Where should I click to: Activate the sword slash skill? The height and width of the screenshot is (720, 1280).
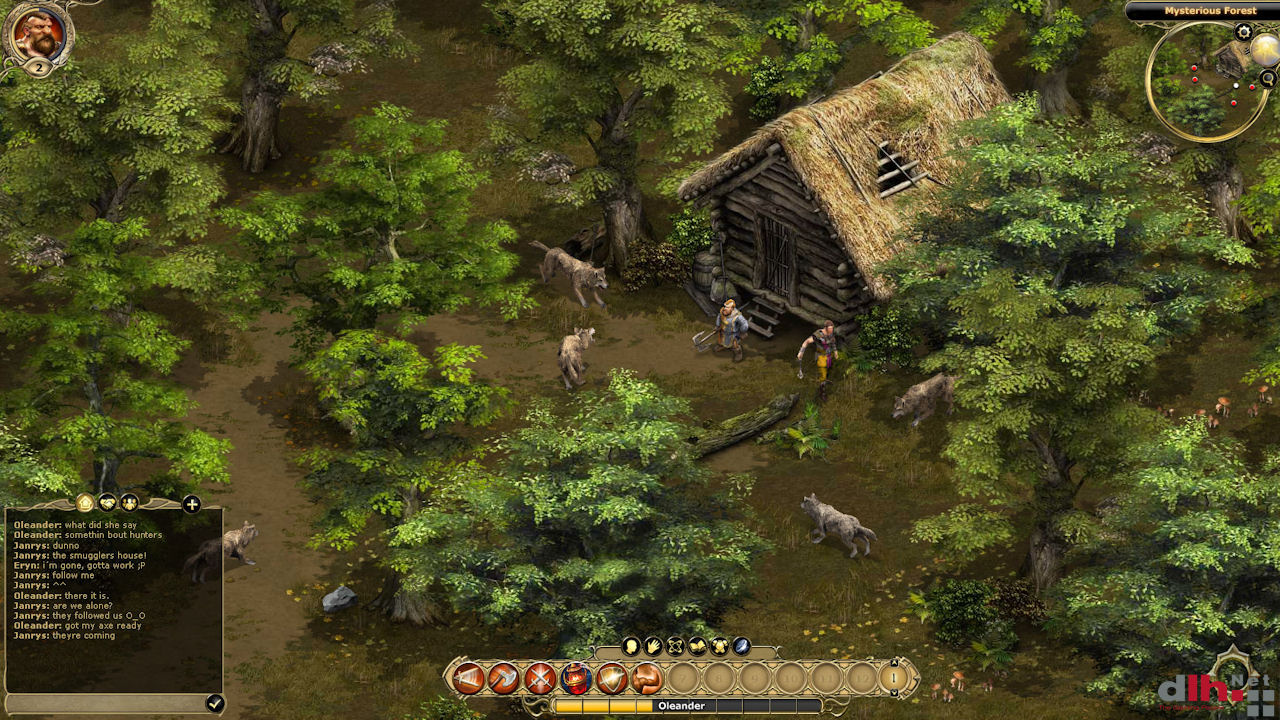pos(468,679)
